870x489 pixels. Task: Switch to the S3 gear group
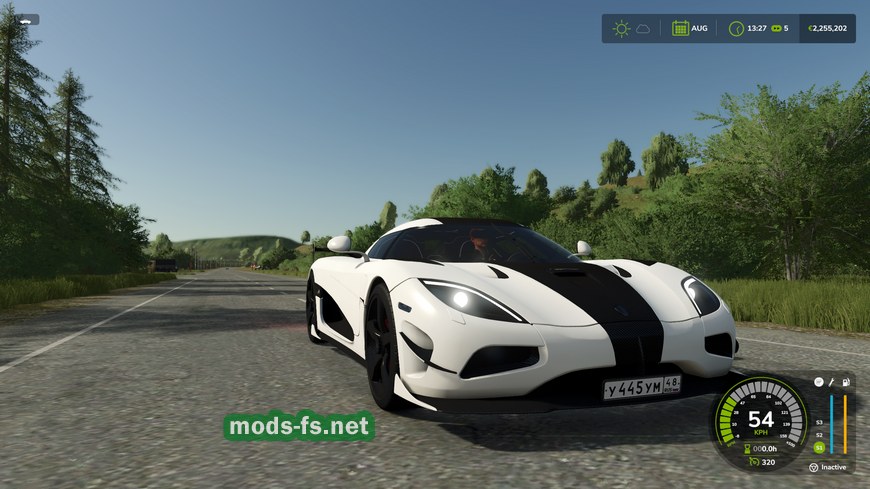click(x=819, y=422)
